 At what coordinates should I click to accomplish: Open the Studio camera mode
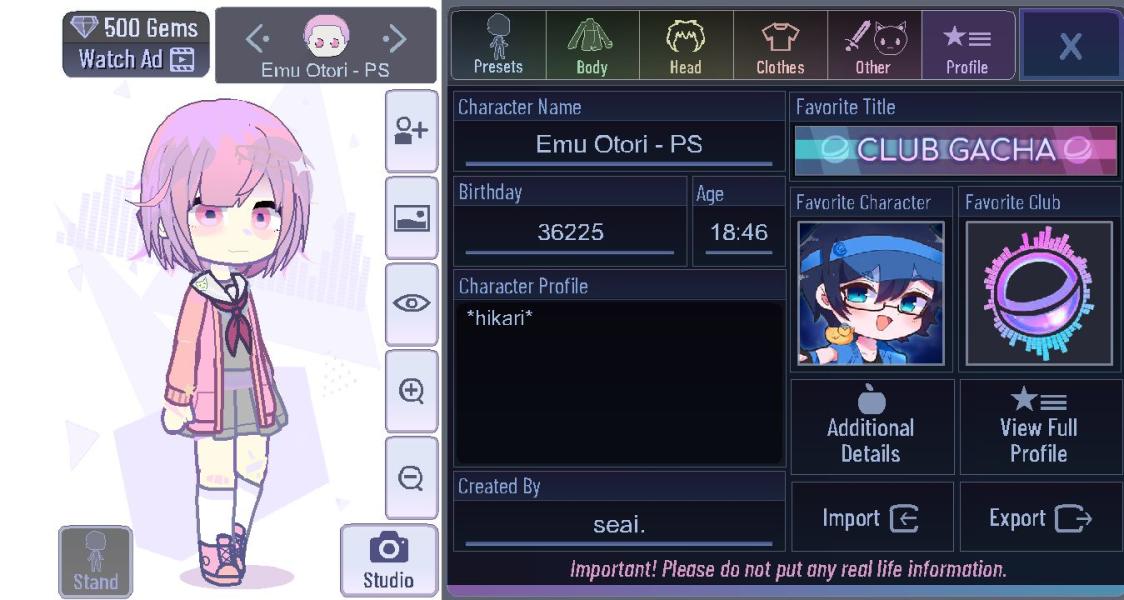point(388,560)
